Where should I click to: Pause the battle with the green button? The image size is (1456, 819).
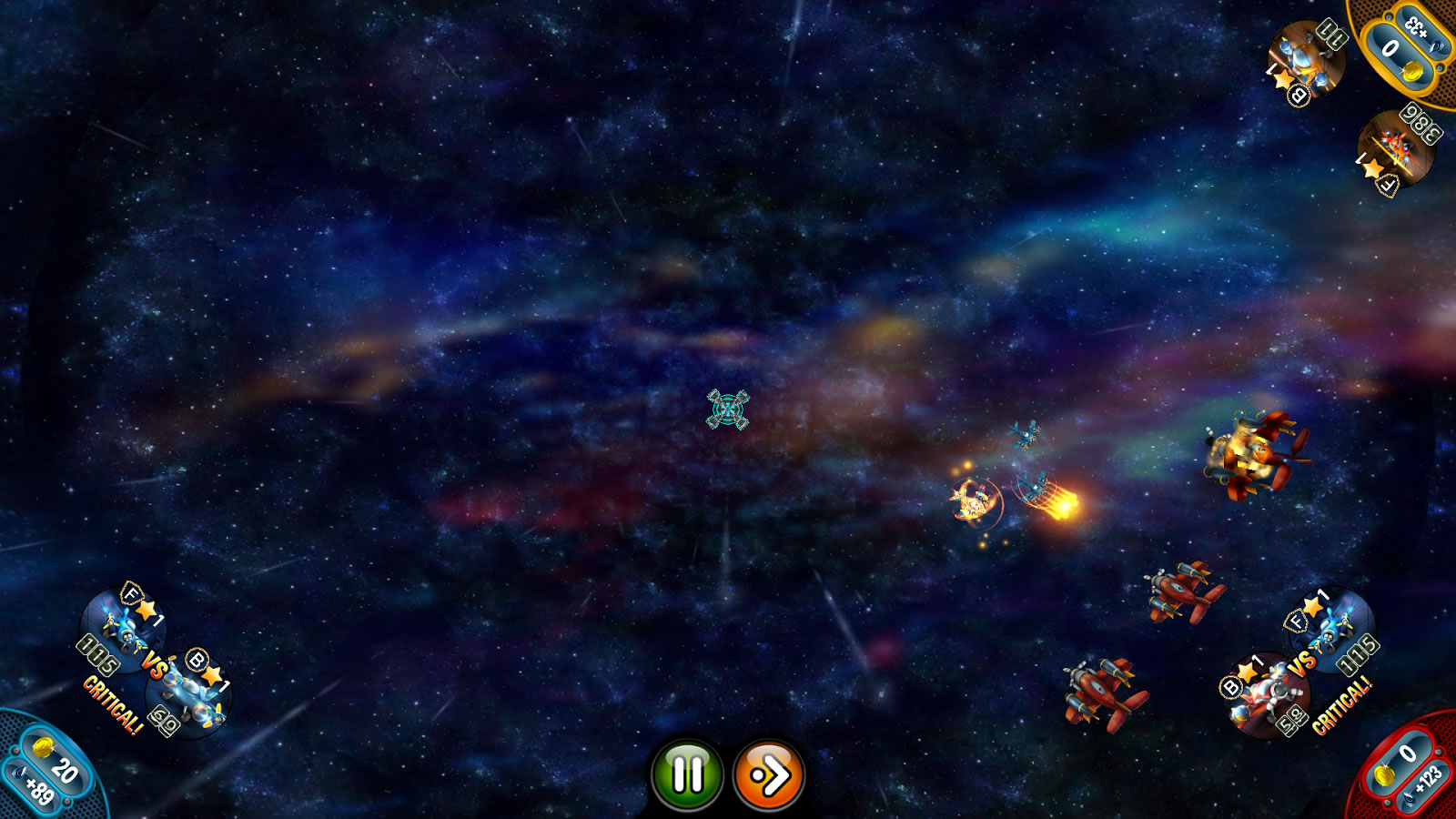(687, 774)
